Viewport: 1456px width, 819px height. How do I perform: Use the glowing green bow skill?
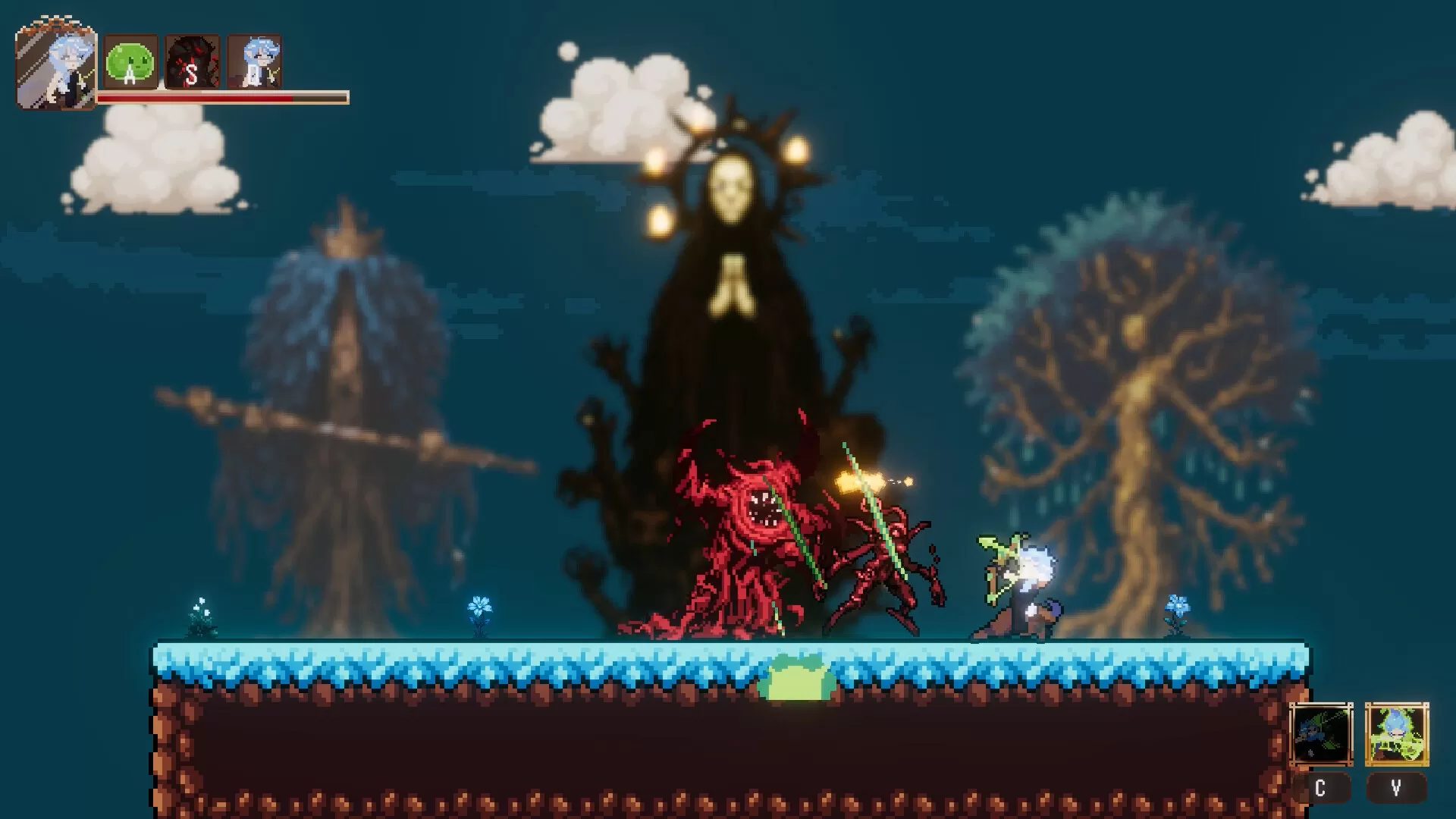[x=1396, y=734]
